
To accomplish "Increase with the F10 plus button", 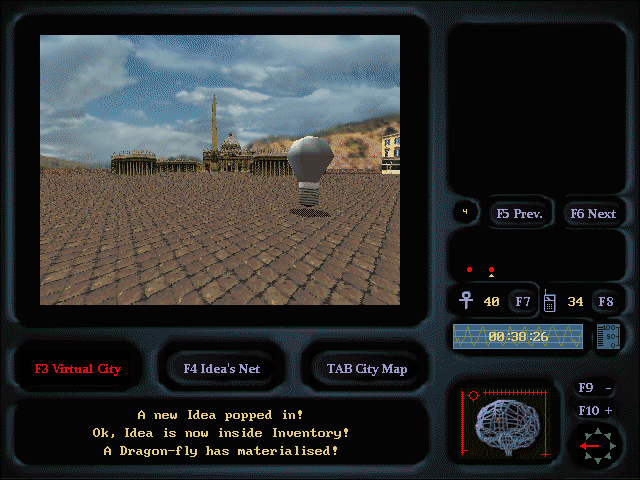I will coord(597,410).
